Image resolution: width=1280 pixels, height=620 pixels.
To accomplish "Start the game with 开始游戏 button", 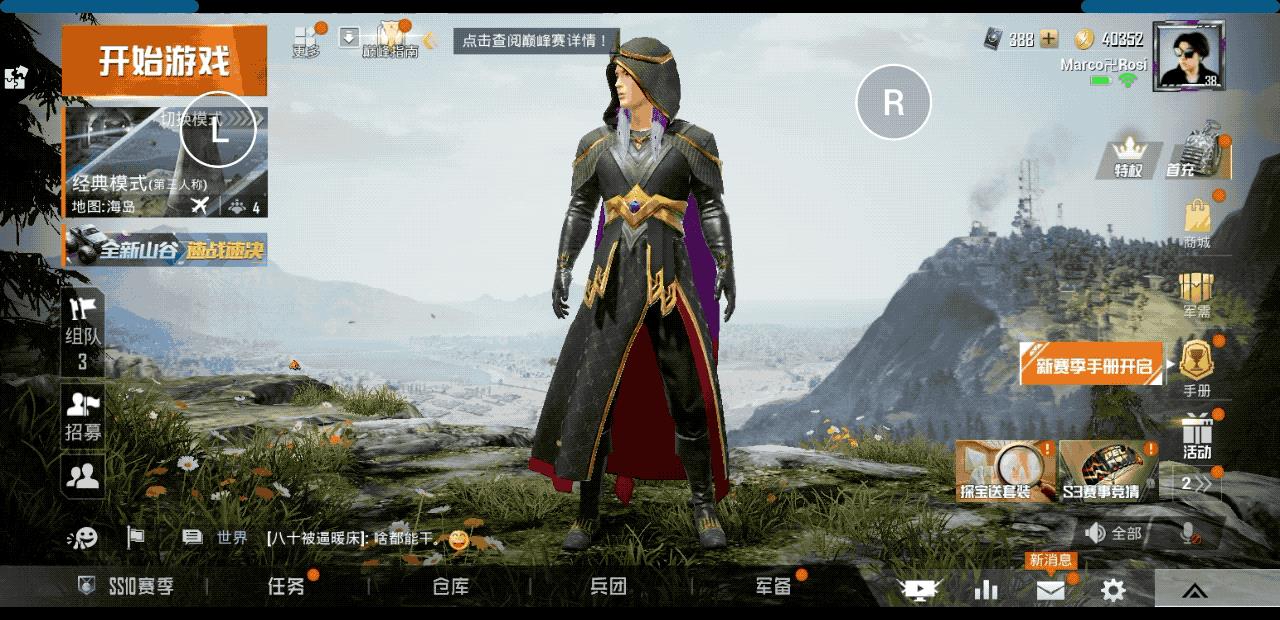I will (164, 61).
